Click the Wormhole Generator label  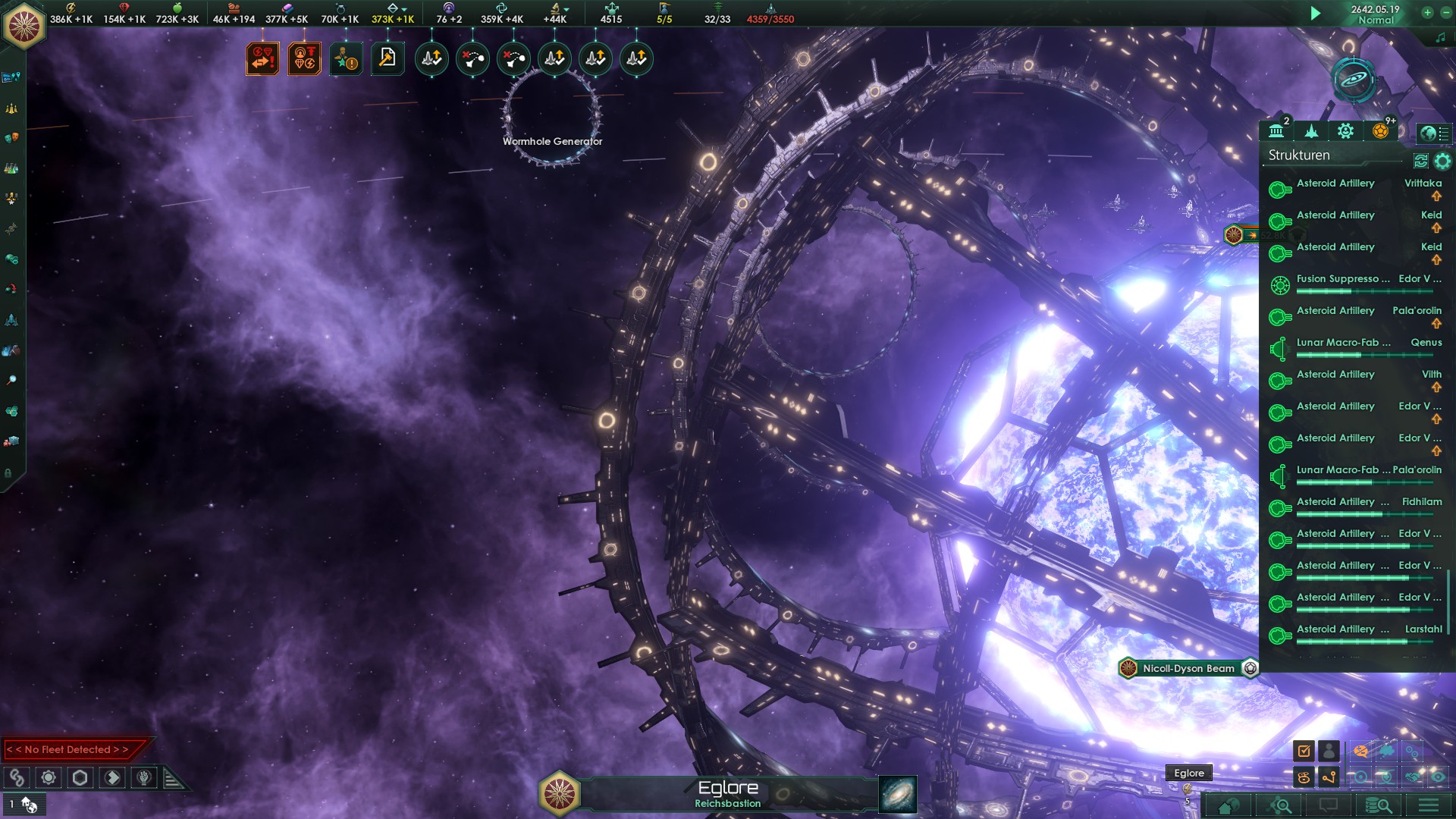552,141
